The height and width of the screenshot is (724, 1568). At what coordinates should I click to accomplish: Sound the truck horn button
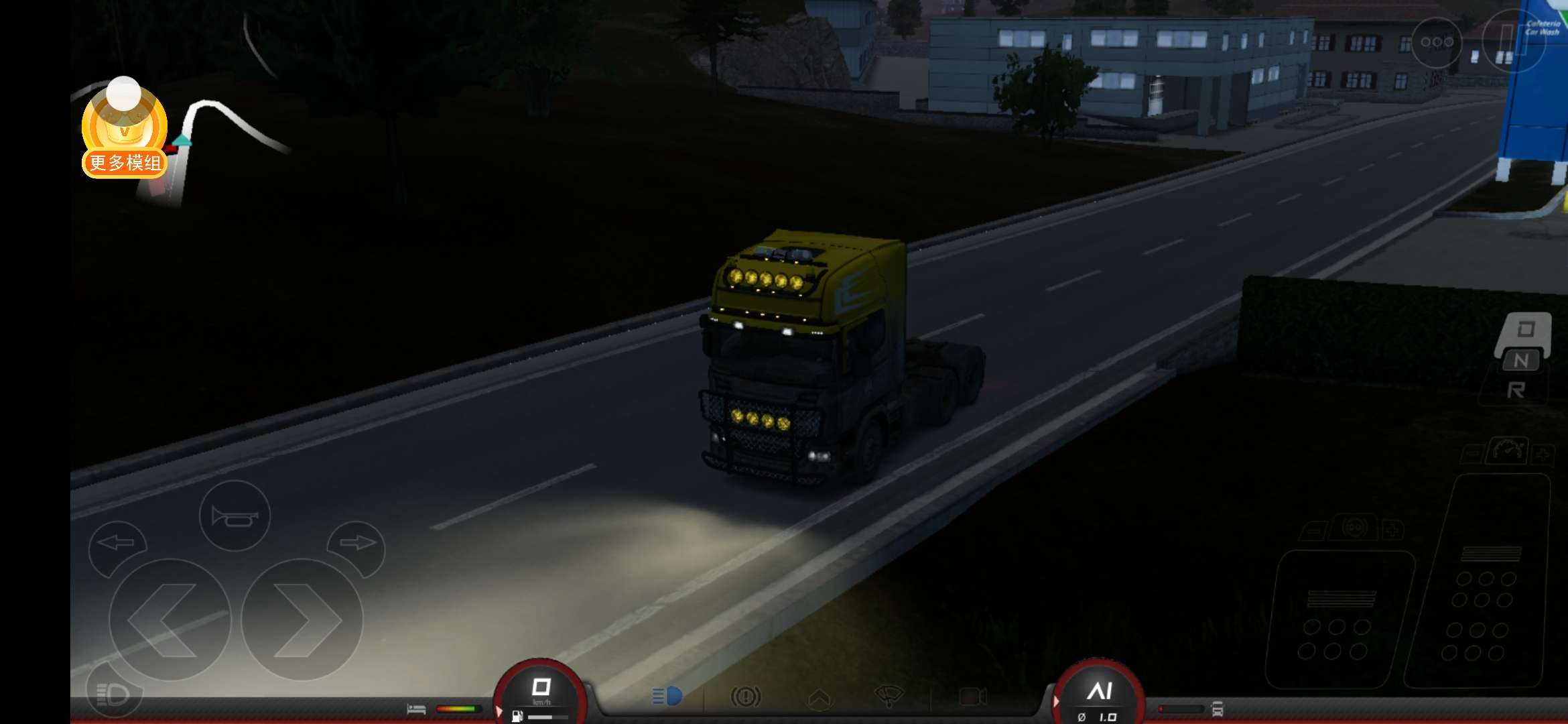pos(235,516)
